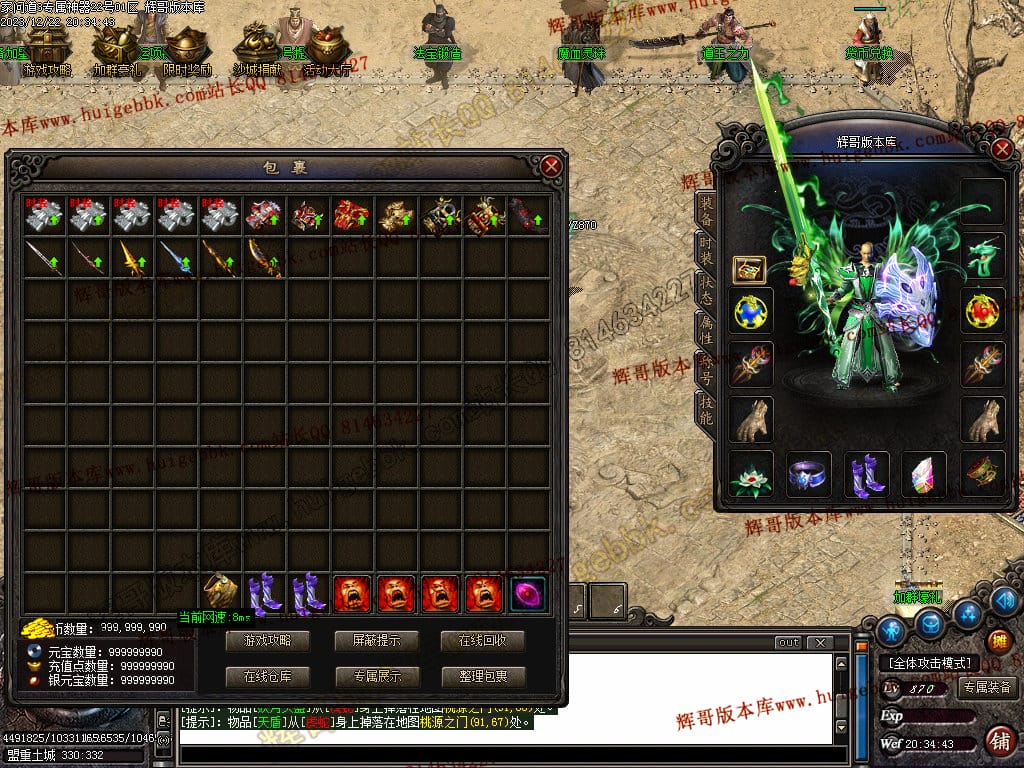Choose 整理包裹 to sort the bag
Viewport: 1024px width, 768px height.
point(483,676)
